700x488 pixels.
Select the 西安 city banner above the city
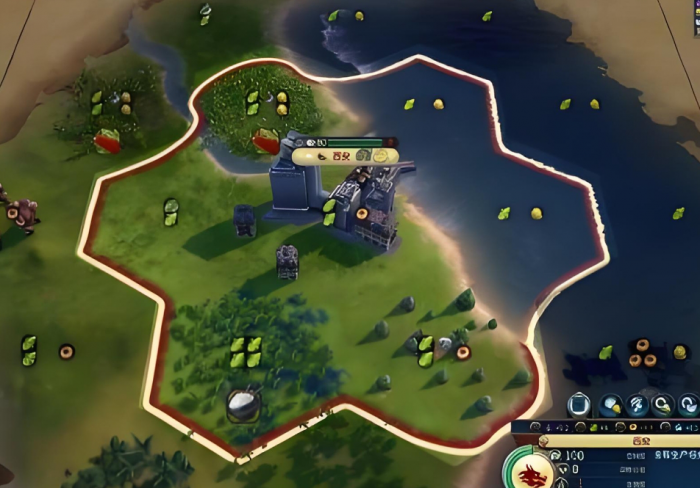click(x=341, y=155)
